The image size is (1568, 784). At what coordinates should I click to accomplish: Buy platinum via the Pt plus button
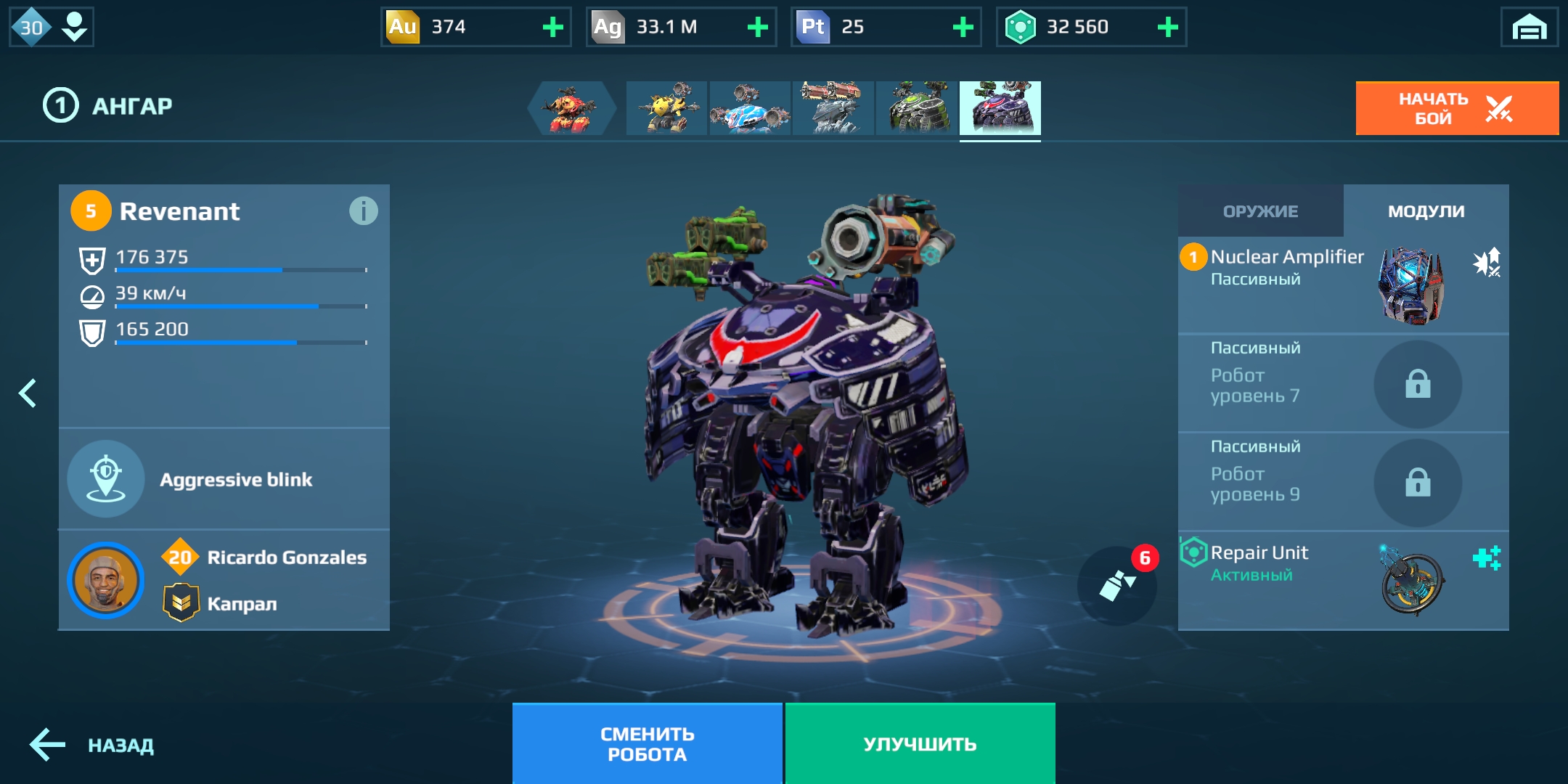pos(963,28)
